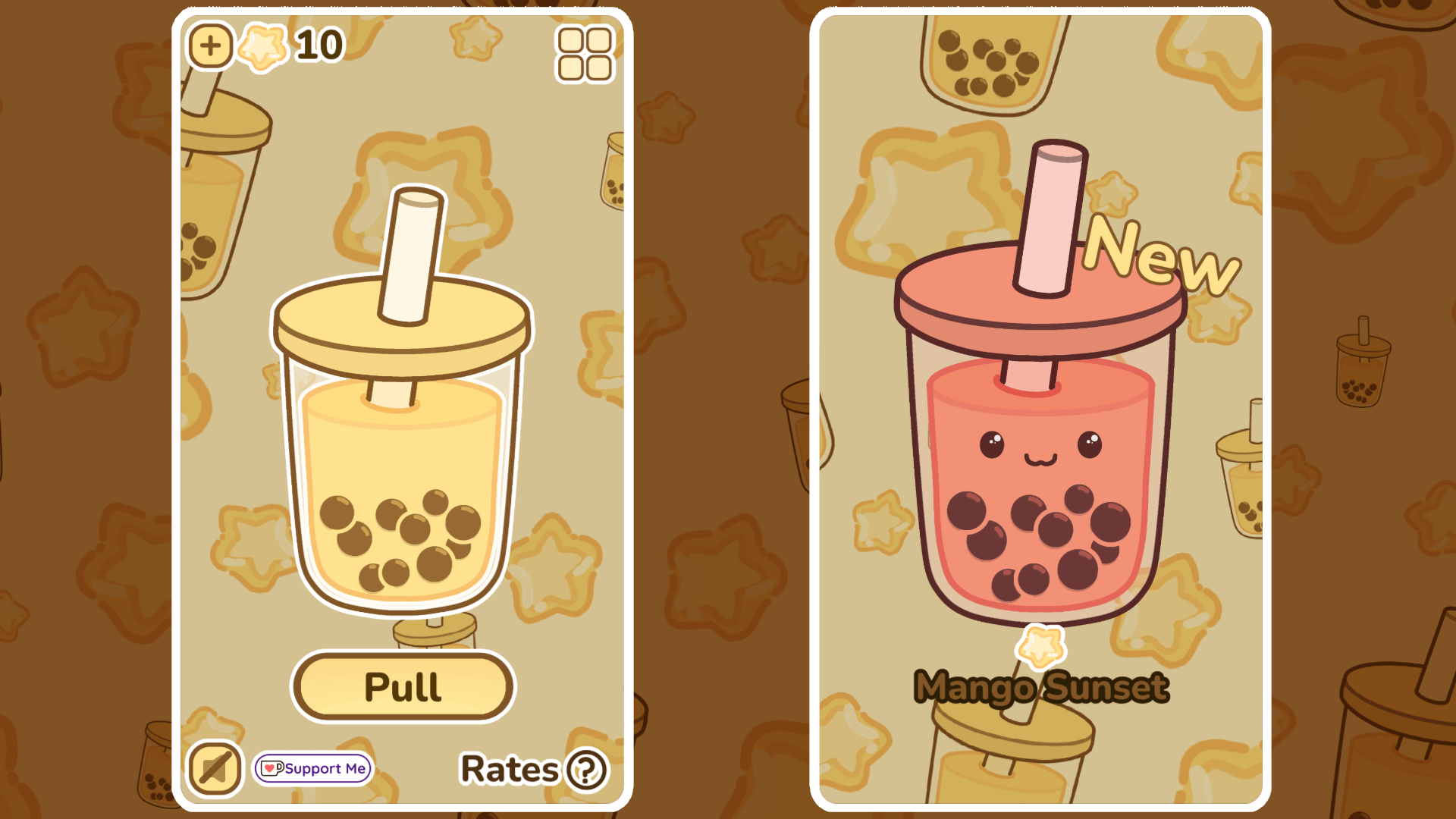1456x819 pixels.
Task: Open the Support Me link
Action: tap(312, 769)
